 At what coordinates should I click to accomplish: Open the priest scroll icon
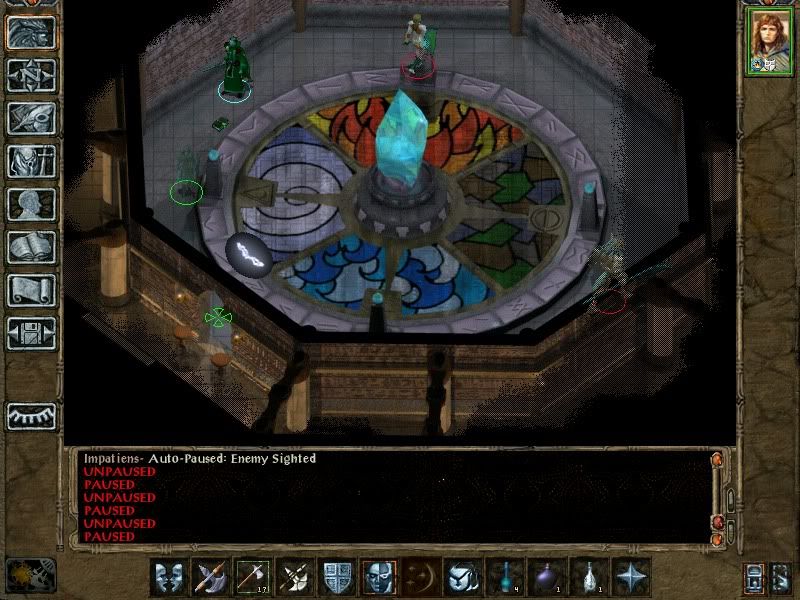[31, 290]
